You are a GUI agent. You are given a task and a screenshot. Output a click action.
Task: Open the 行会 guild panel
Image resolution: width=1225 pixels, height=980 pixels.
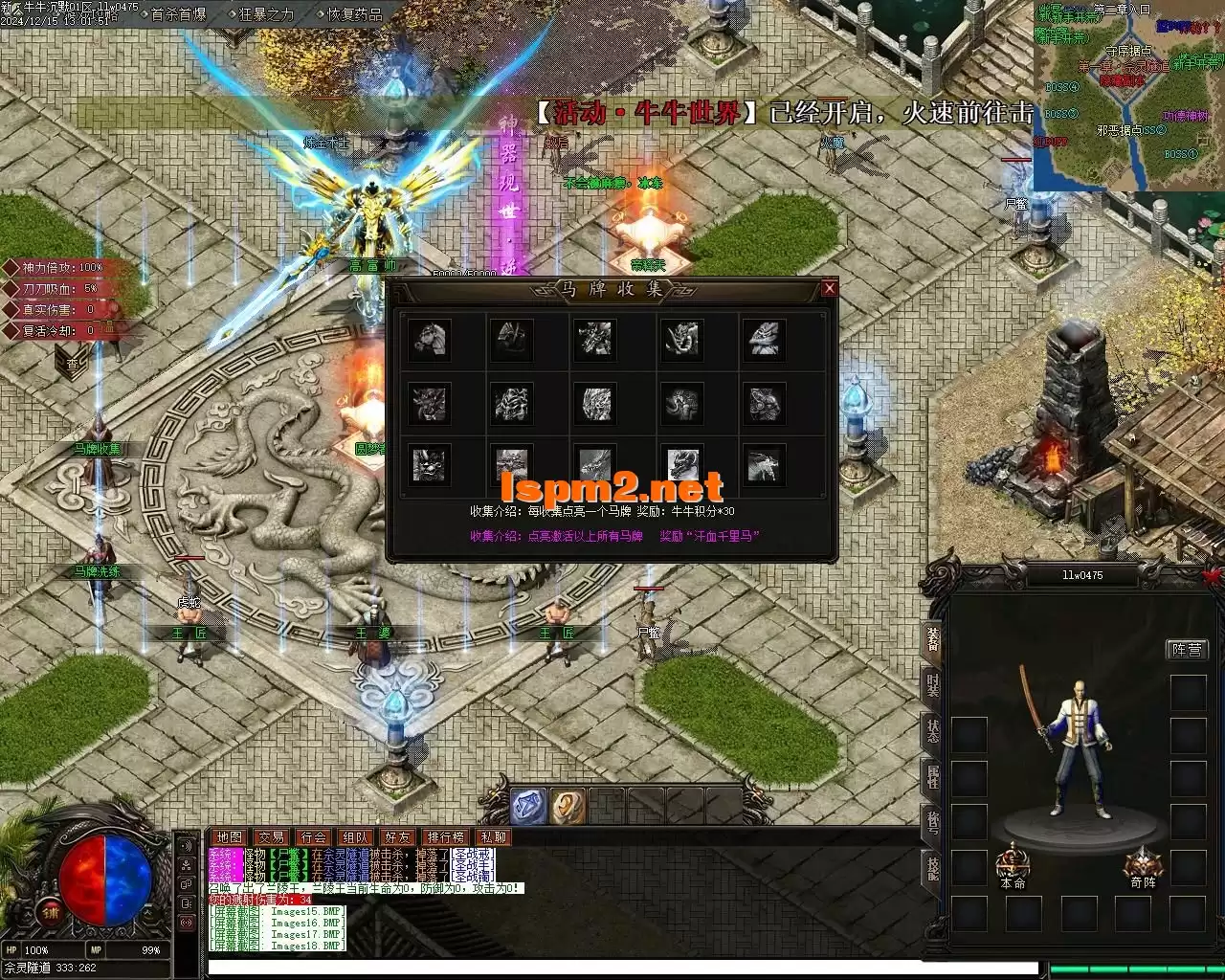[313, 837]
